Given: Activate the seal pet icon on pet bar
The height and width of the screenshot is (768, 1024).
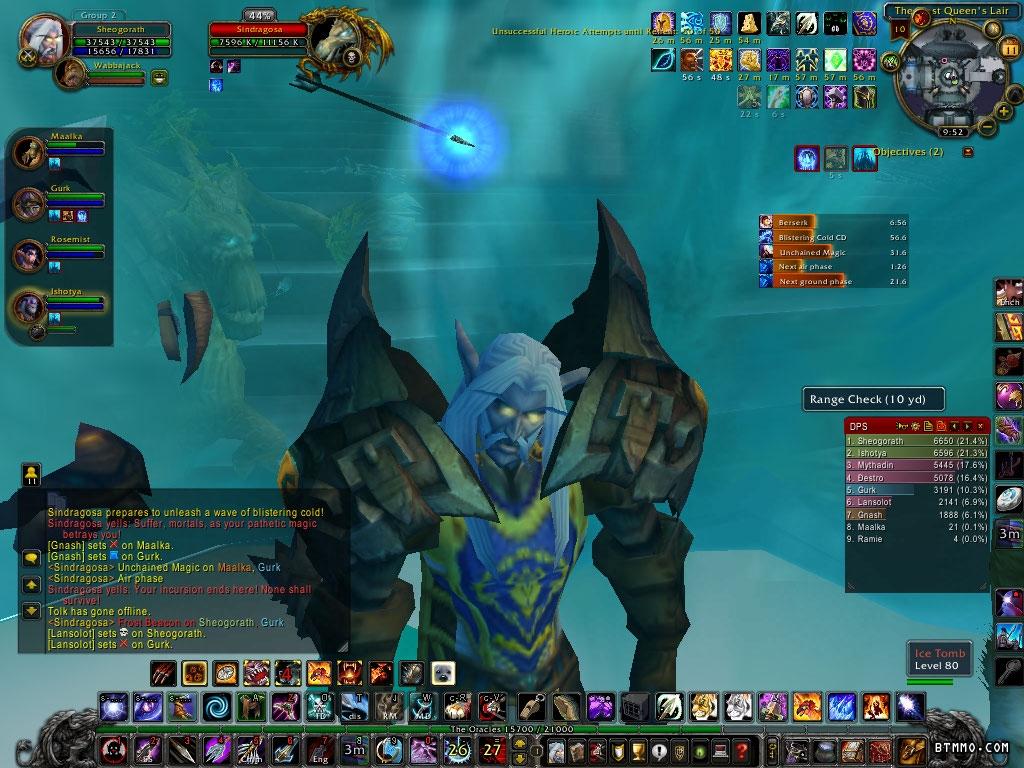Looking at the screenshot, I should click(443, 672).
